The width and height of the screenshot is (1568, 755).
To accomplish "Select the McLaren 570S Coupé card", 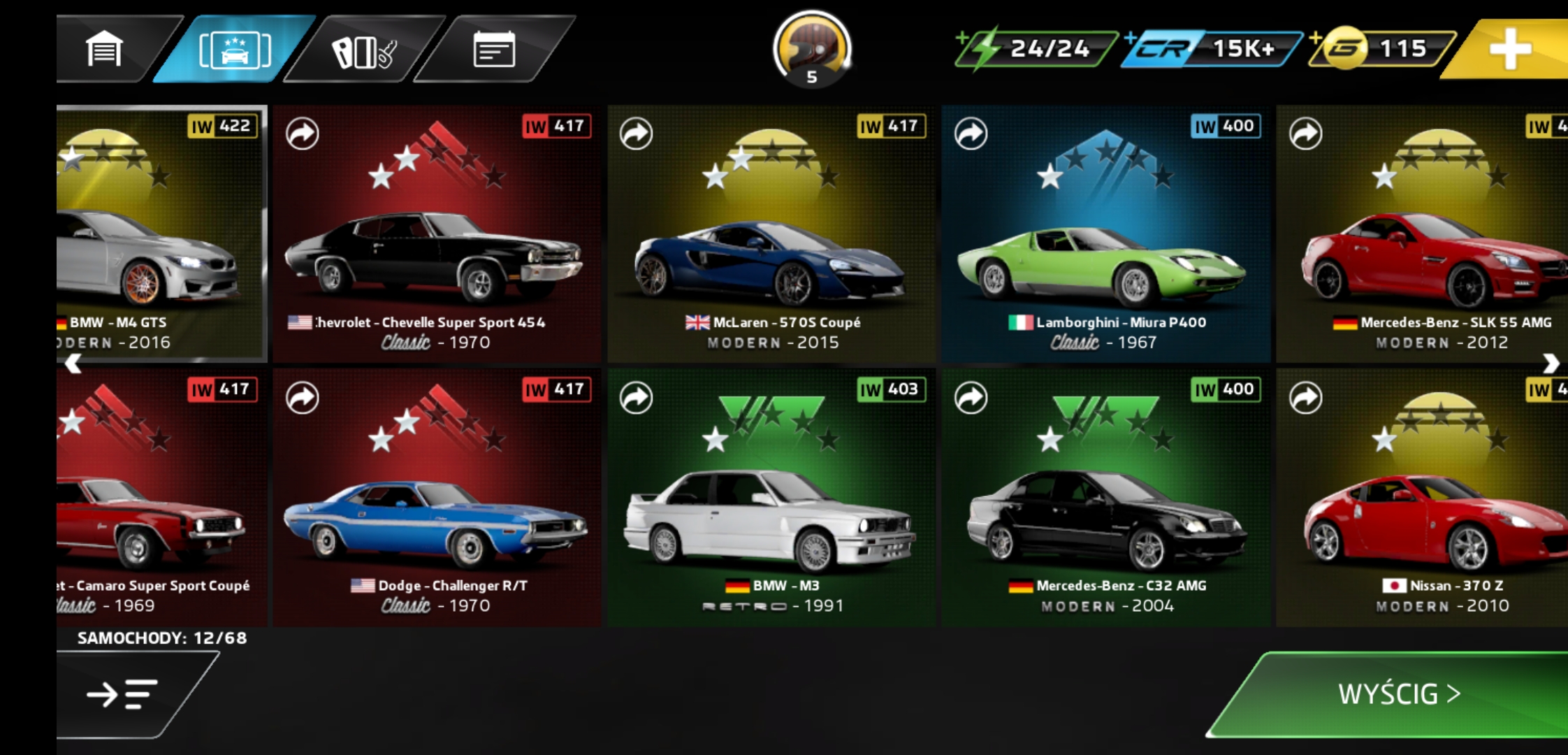I will click(x=771, y=234).
